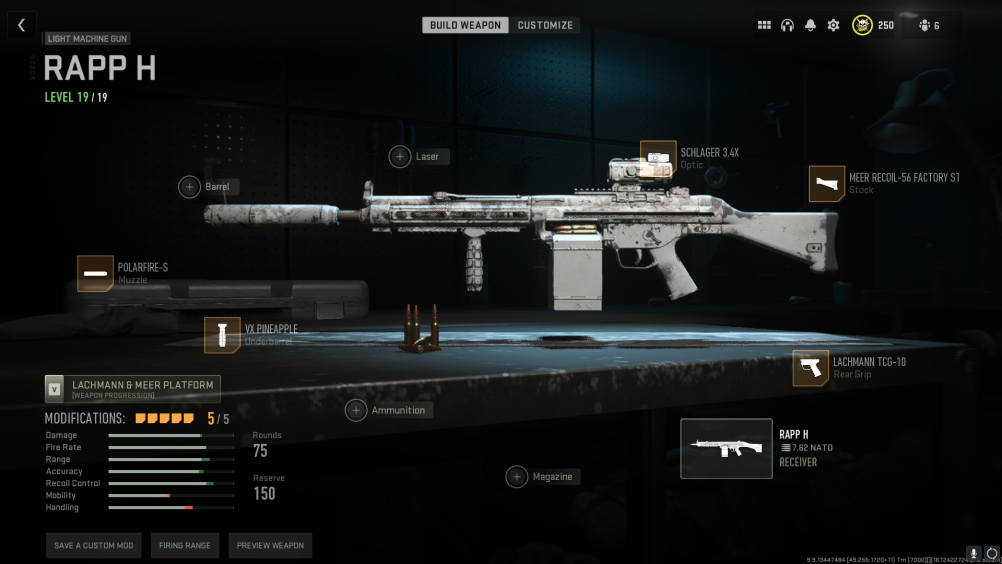Add a Magazine attachment
Image resolution: width=1002 pixels, height=564 pixels.
pyautogui.click(x=517, y=477)
